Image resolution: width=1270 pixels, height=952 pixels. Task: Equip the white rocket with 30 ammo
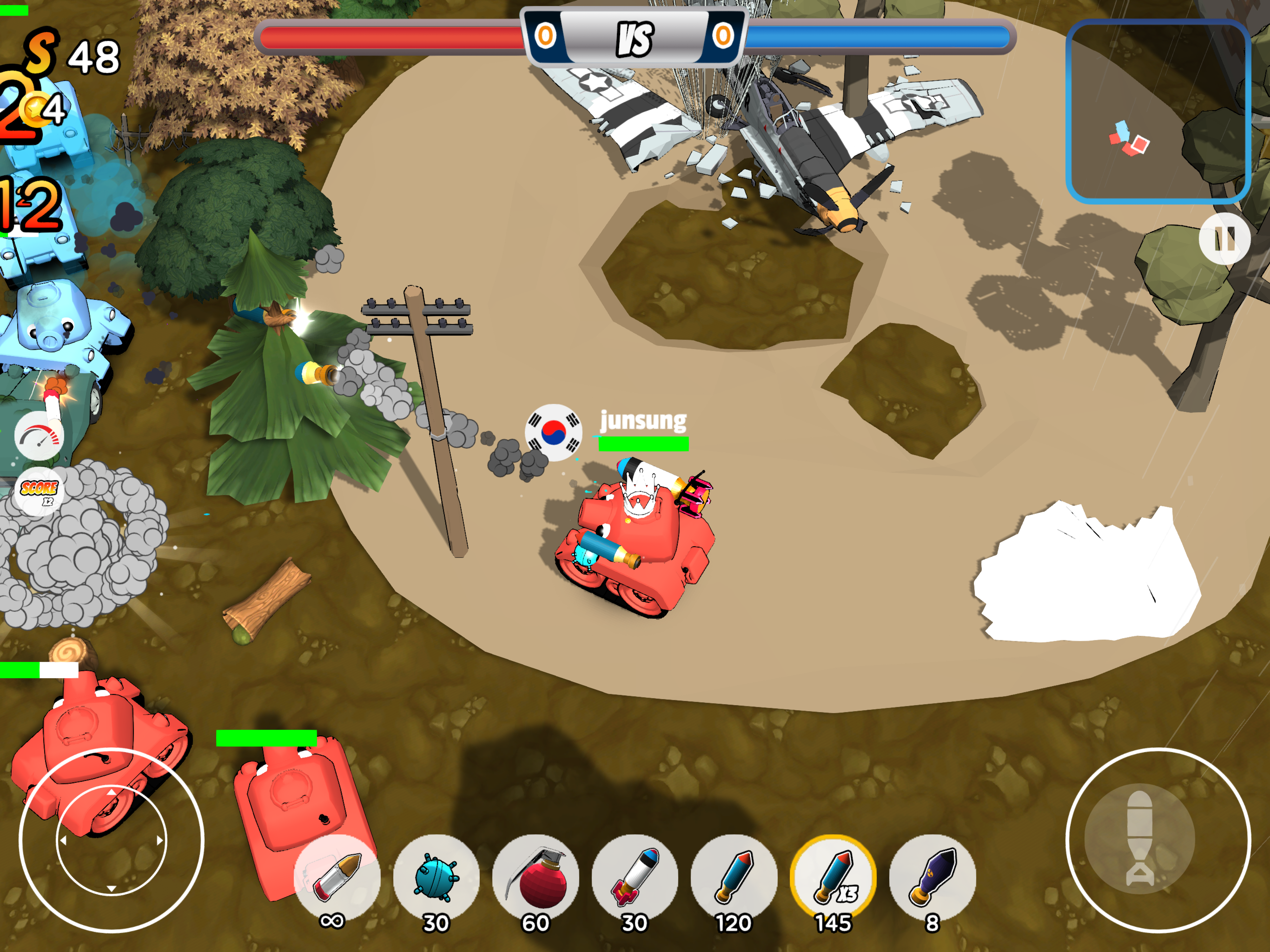(x=635, y=877)
